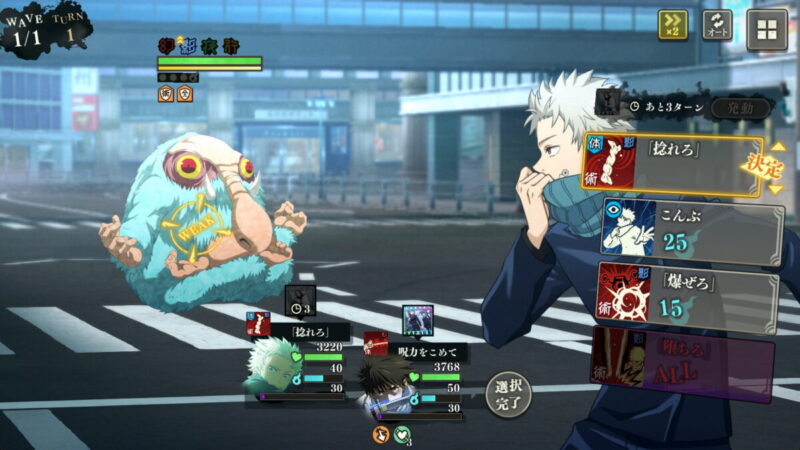Choose the こんぶ skill costing 25

pyautogui.click(x=690, y=229)
